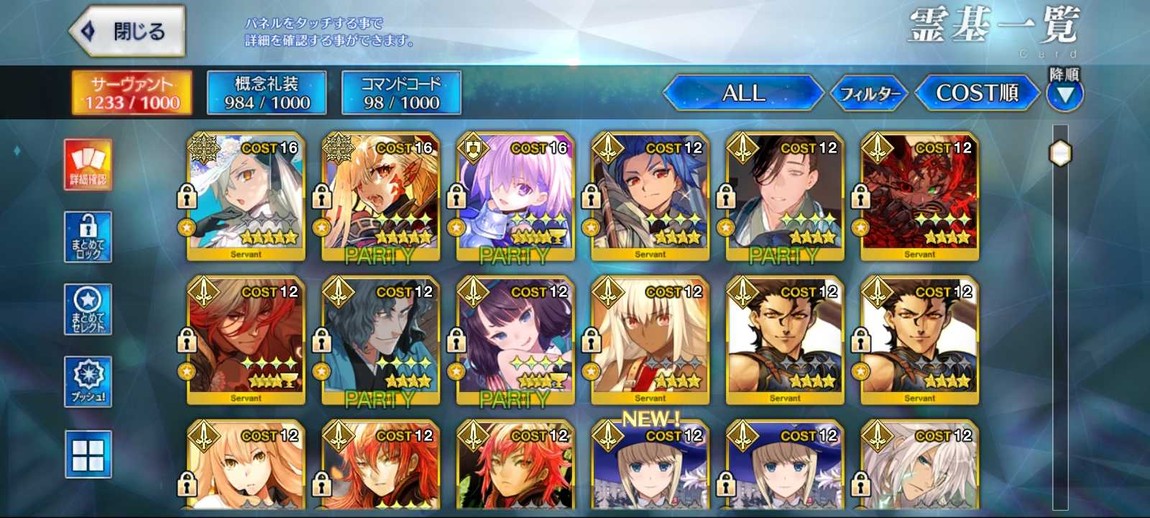1150x518 pixels.
Task: Click the プッシュ! button
Action: point(88,382)
